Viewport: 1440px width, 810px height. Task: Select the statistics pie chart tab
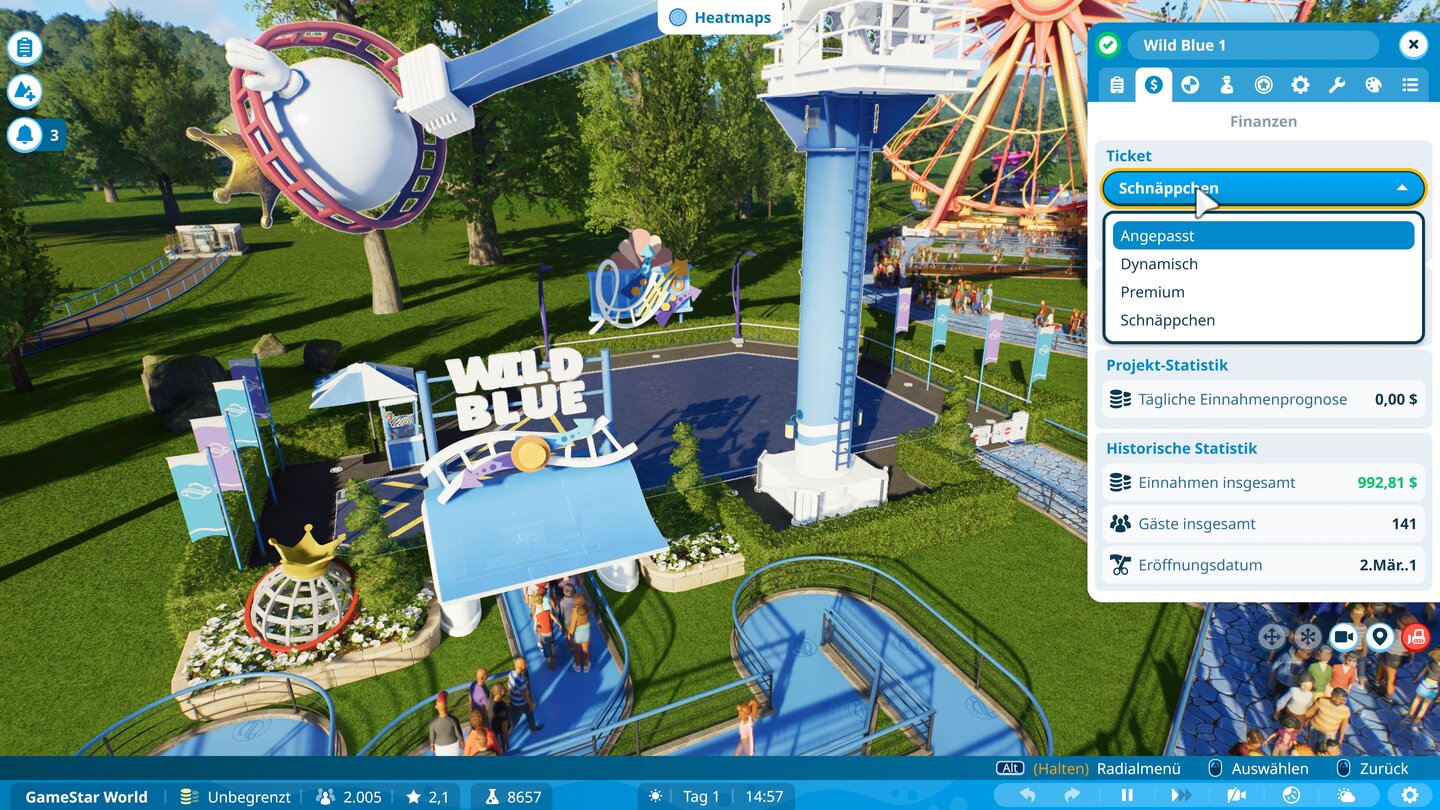1190,85
